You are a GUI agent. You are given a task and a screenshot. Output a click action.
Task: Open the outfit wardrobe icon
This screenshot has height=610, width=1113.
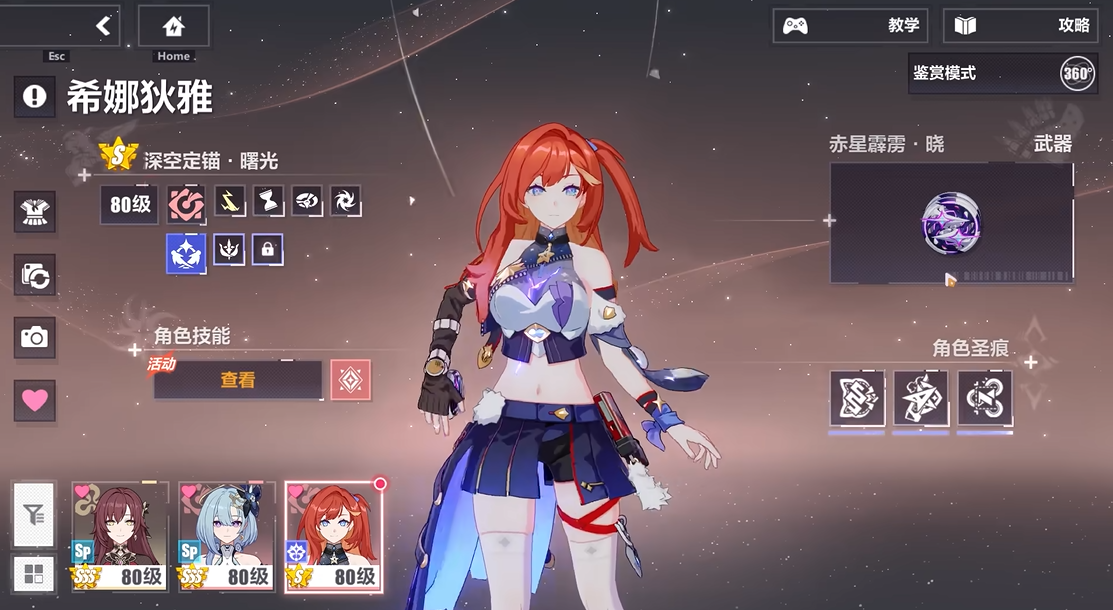coord(35,212)
